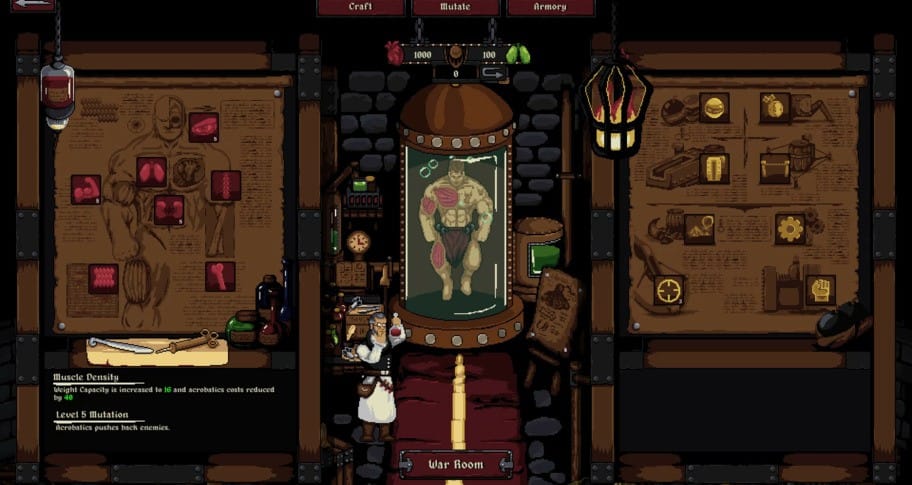
Task: Select the muscle fiber mutation icon
Action: click(103, 278)
